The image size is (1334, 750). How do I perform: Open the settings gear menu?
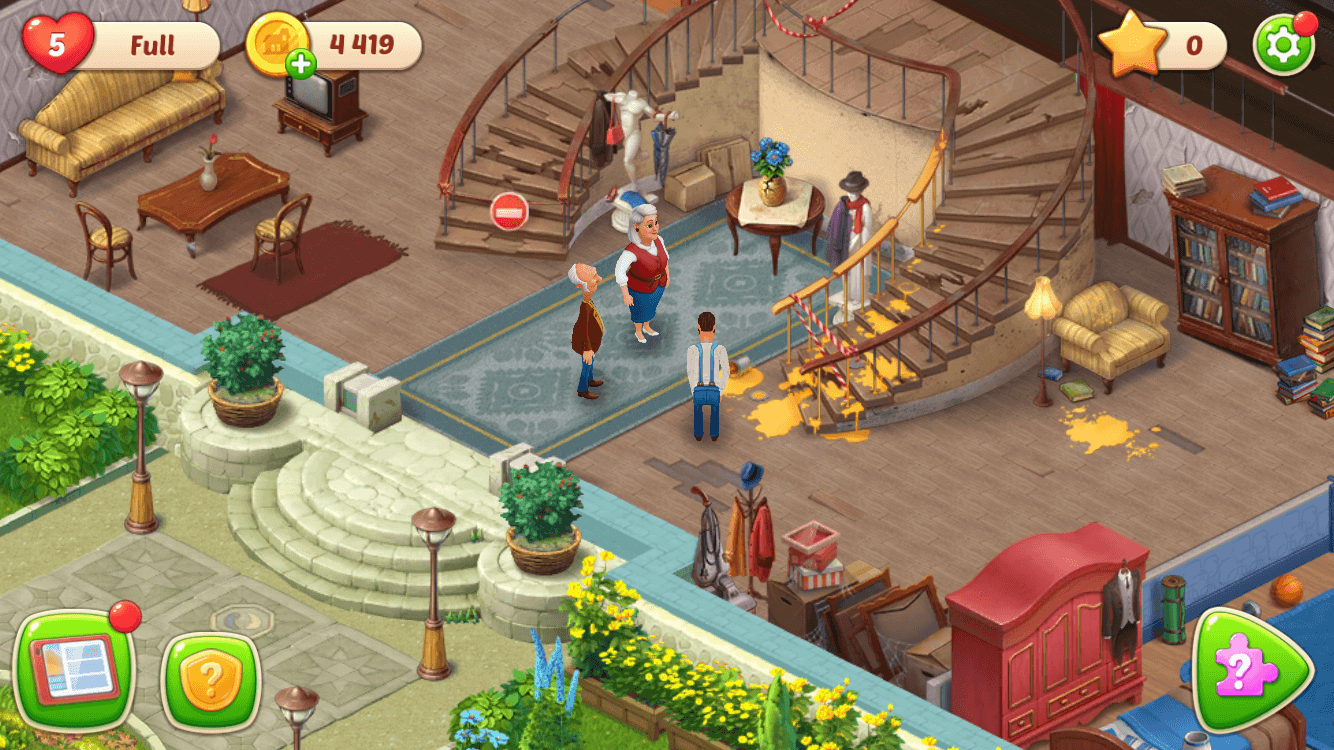(1283, 42)
